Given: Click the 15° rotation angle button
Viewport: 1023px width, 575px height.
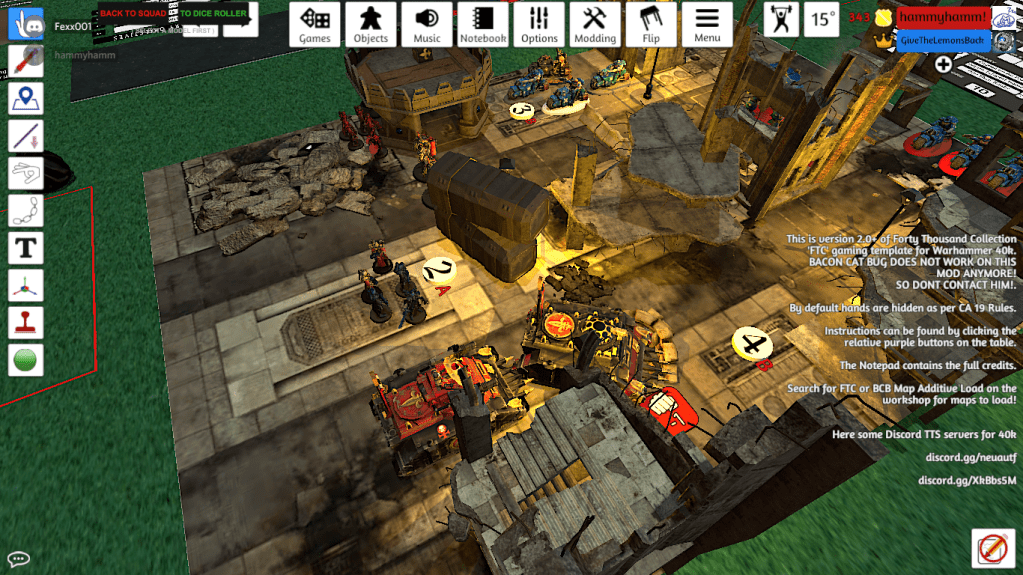Looking at the screenshot, I should (823, 19).
